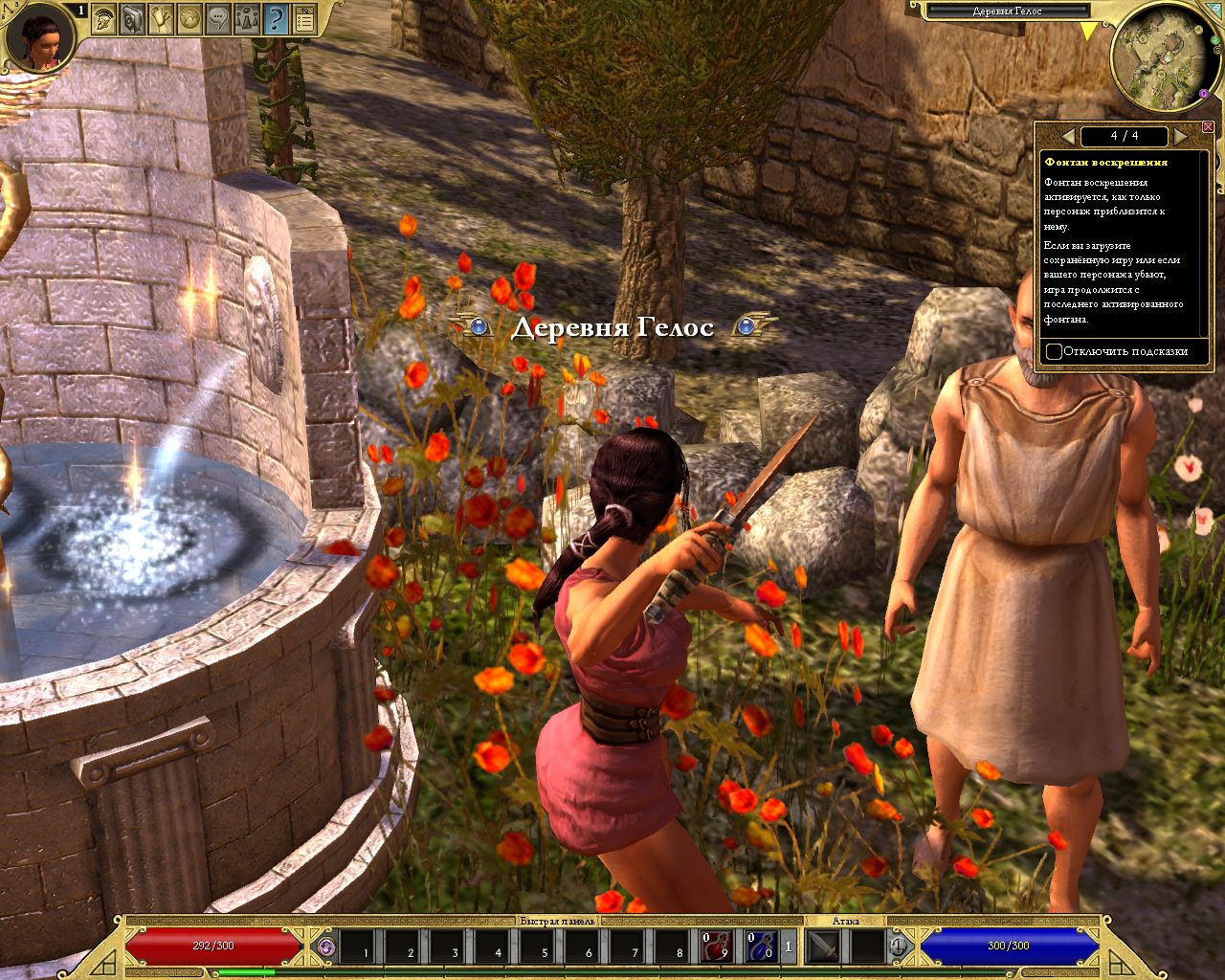The image size is (1225, 980).
Task: Open the party members icon
Action: click(247, 18)
